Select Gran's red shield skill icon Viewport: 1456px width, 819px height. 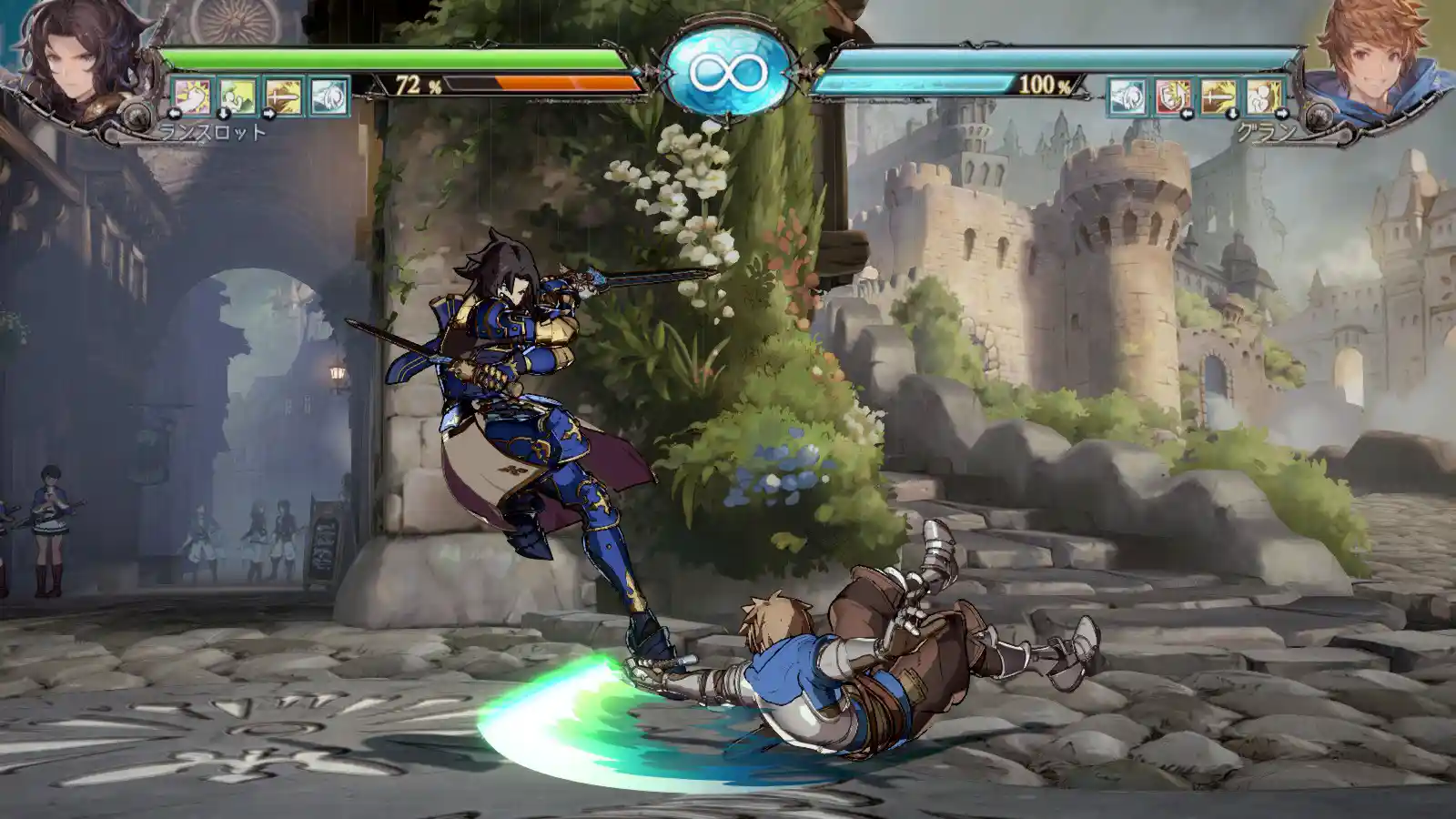click(x=1172, y=96)
